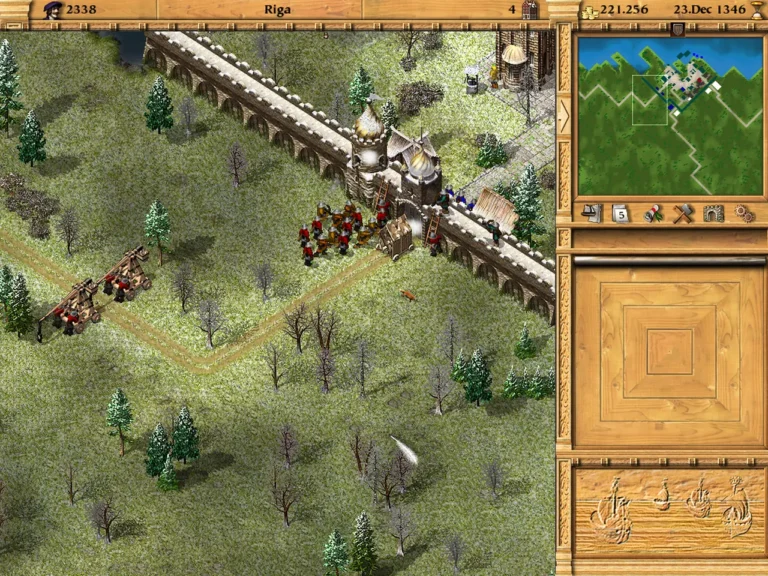Expand the arrow tab beside the minimap
Image resolution: width=768 pixels, height=576 pixels.
tap(564, 116)
